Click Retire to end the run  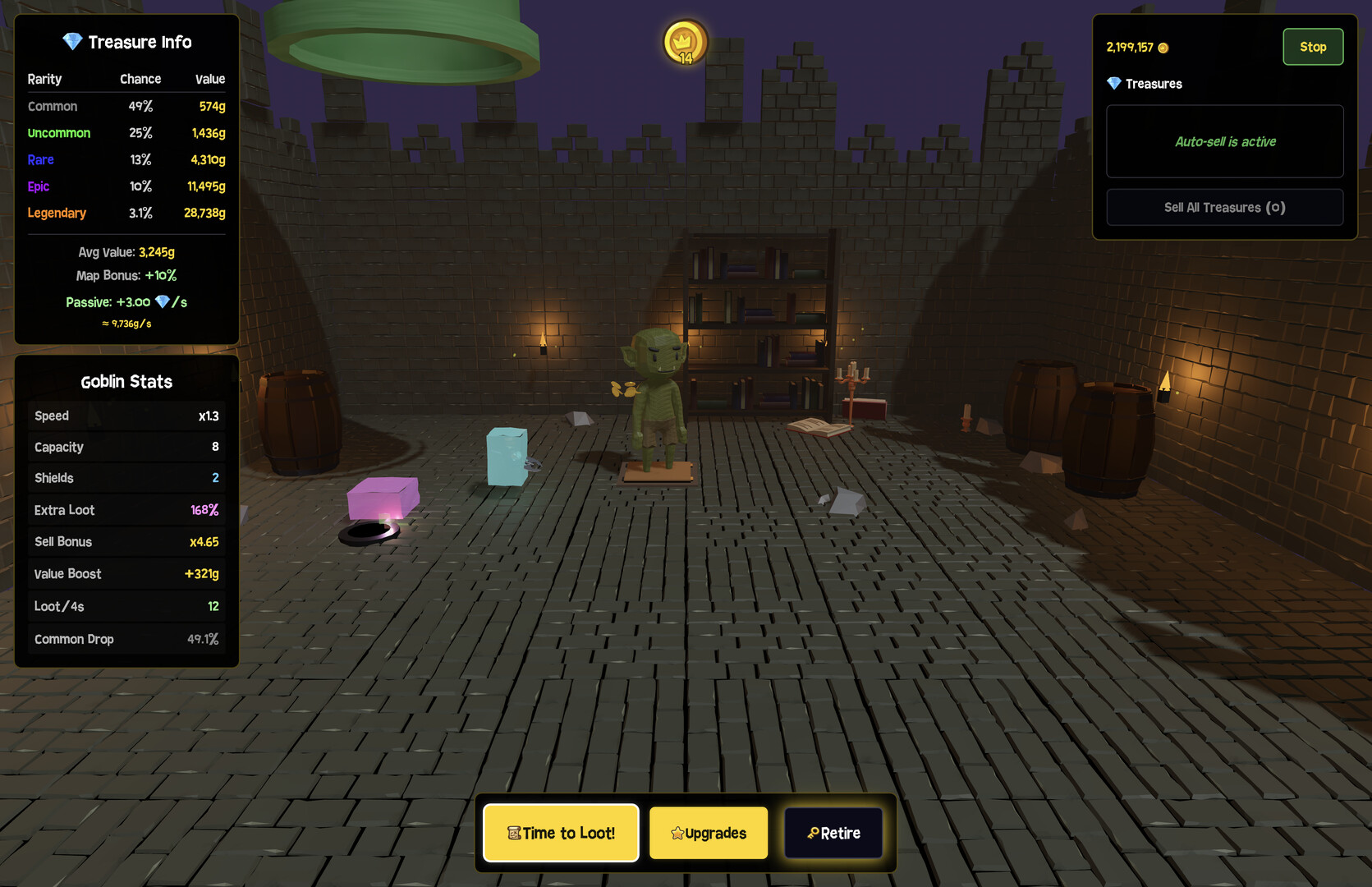pos(833,833)
